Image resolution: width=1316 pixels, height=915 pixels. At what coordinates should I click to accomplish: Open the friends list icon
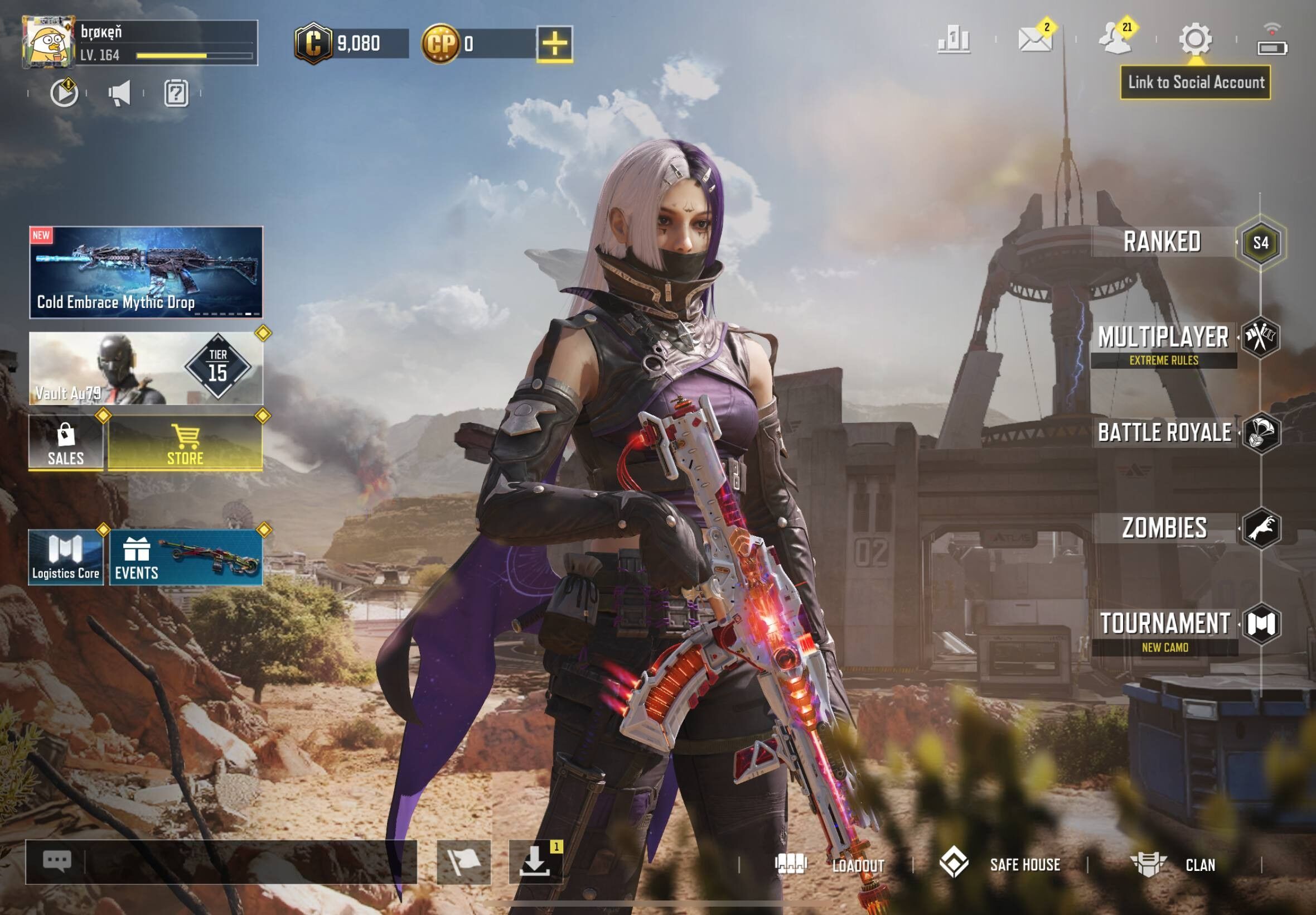point(1114,40)
